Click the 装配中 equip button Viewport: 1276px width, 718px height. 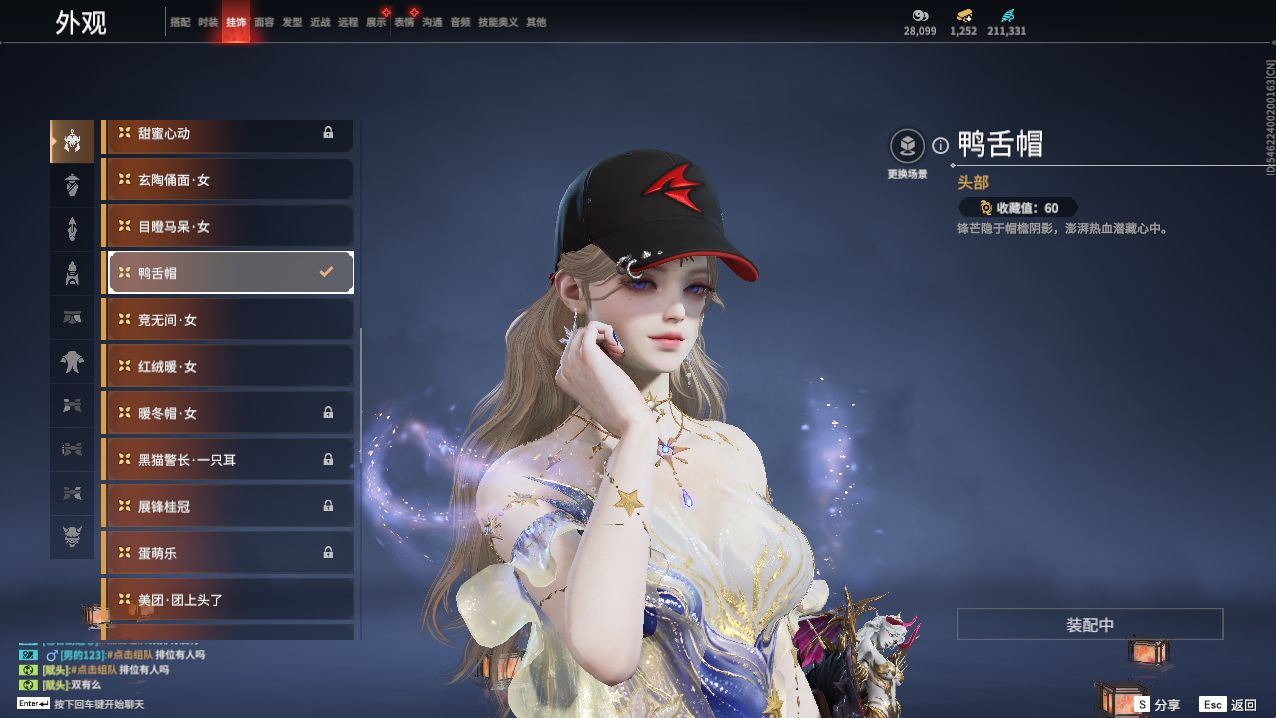(1089, 625)
